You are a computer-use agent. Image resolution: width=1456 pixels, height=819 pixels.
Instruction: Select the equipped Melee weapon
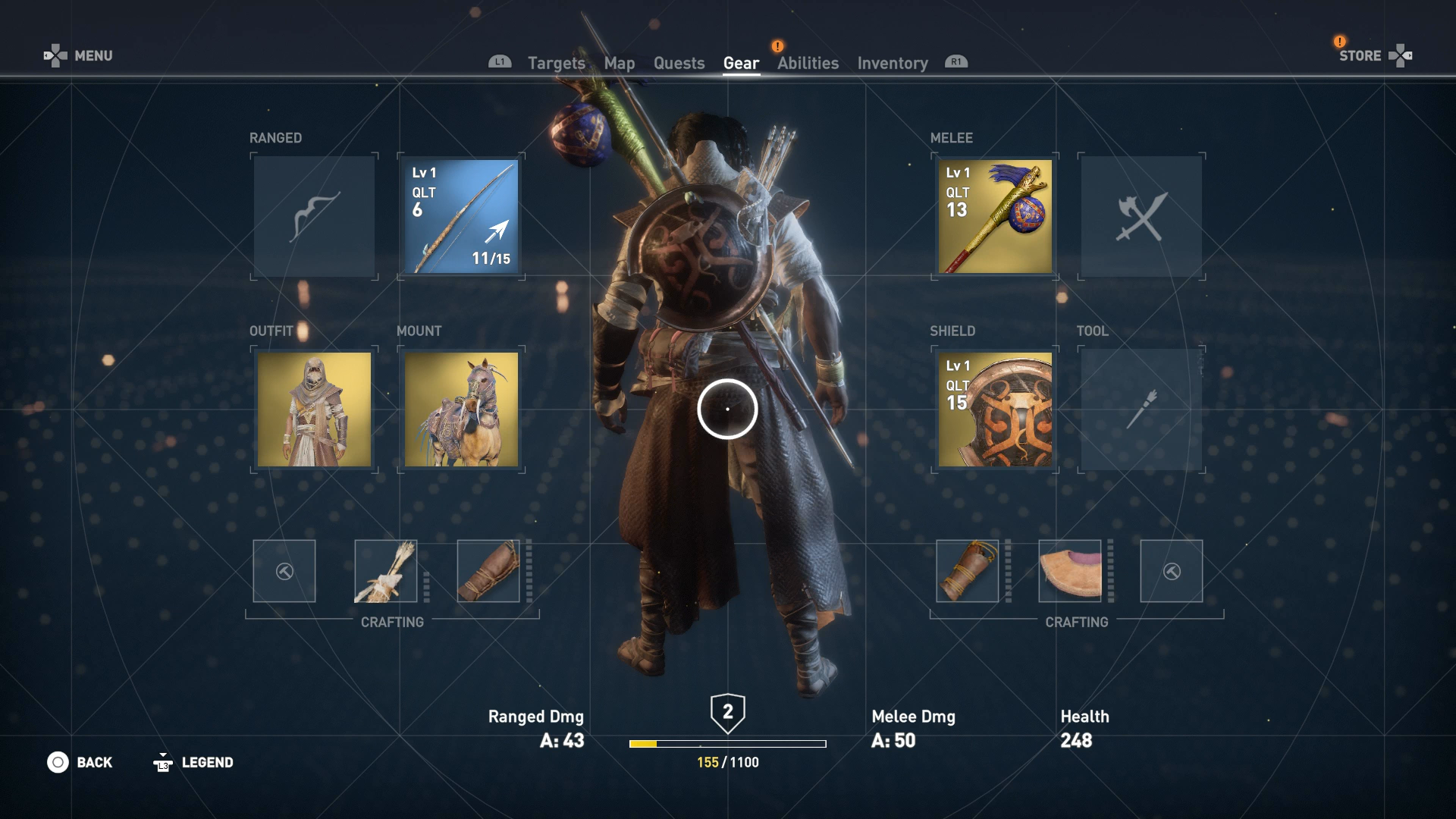(x=994, y=217)
